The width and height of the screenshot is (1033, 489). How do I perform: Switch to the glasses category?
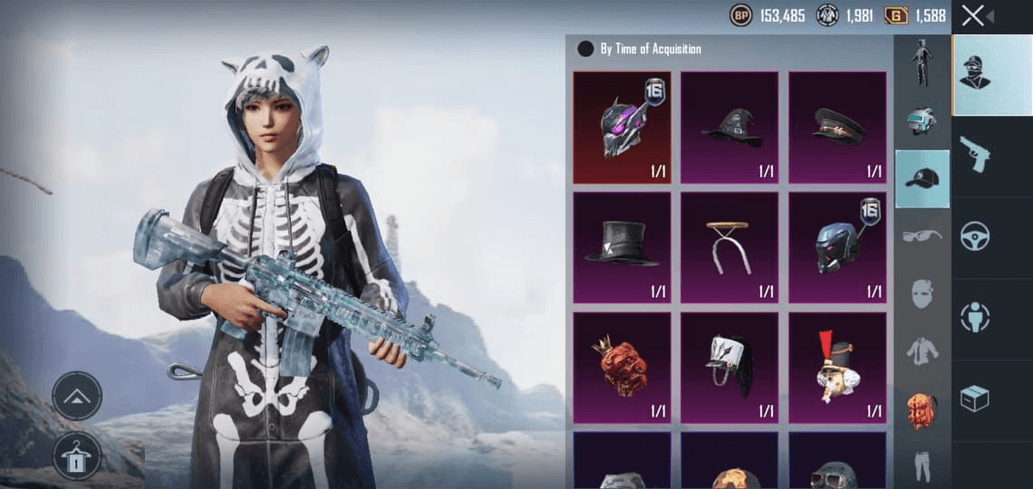[x=922, y=236]
